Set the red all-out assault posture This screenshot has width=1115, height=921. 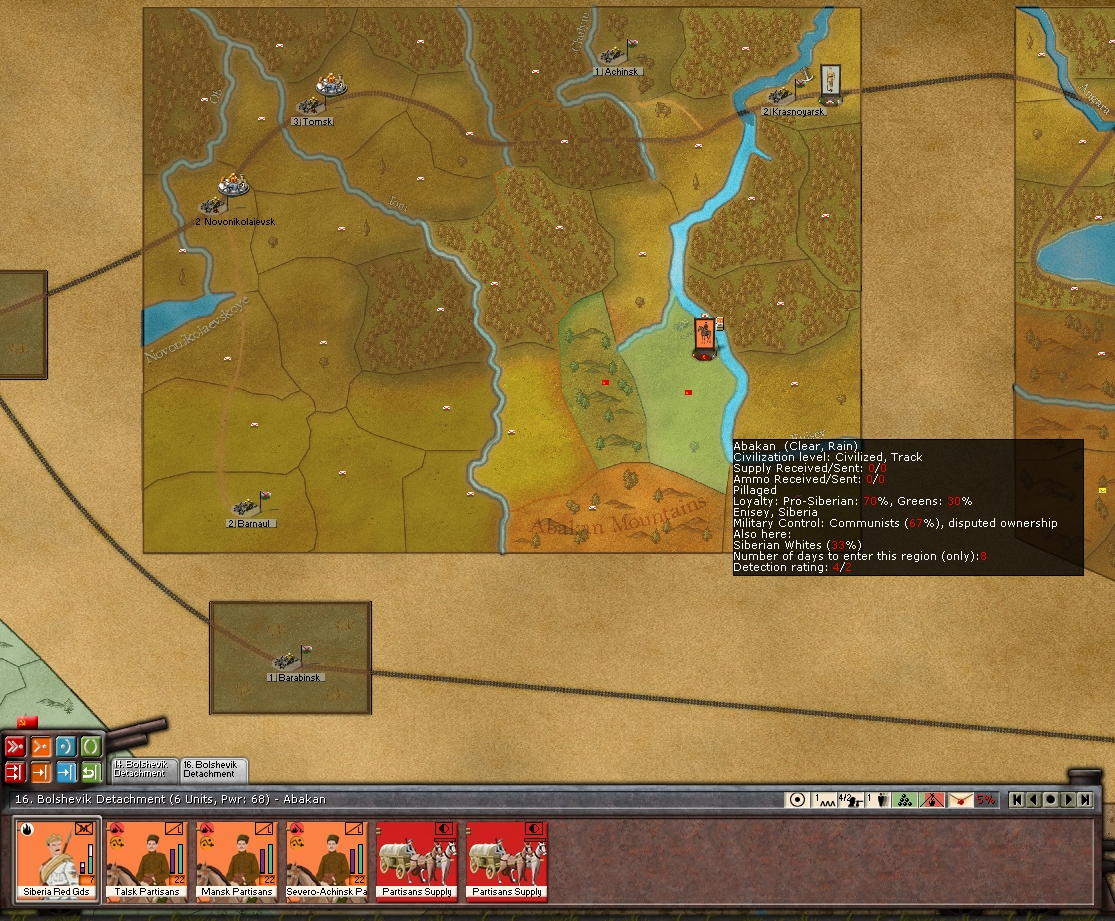click(x=15, y=746)
